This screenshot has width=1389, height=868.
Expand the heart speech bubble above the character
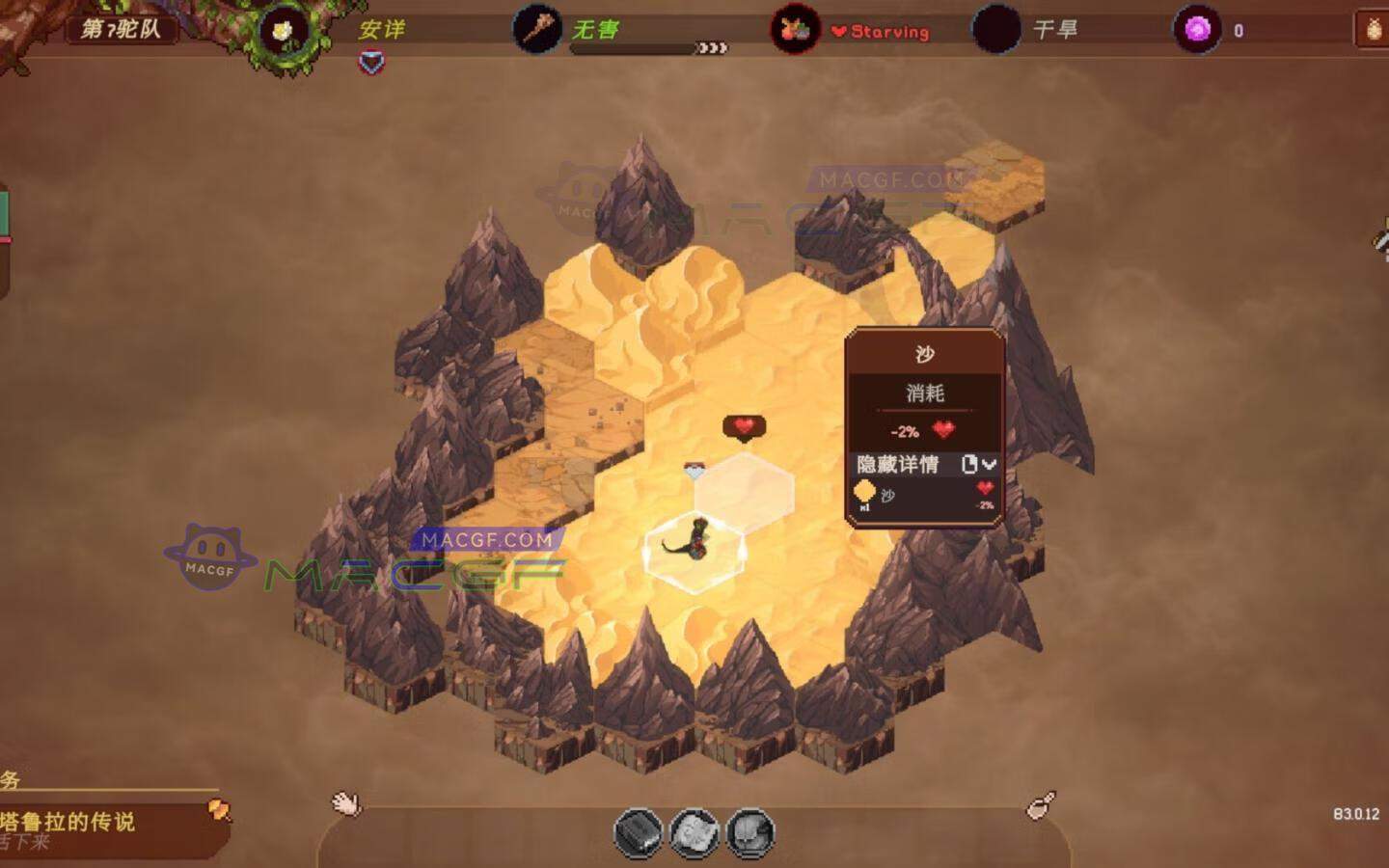743,423
